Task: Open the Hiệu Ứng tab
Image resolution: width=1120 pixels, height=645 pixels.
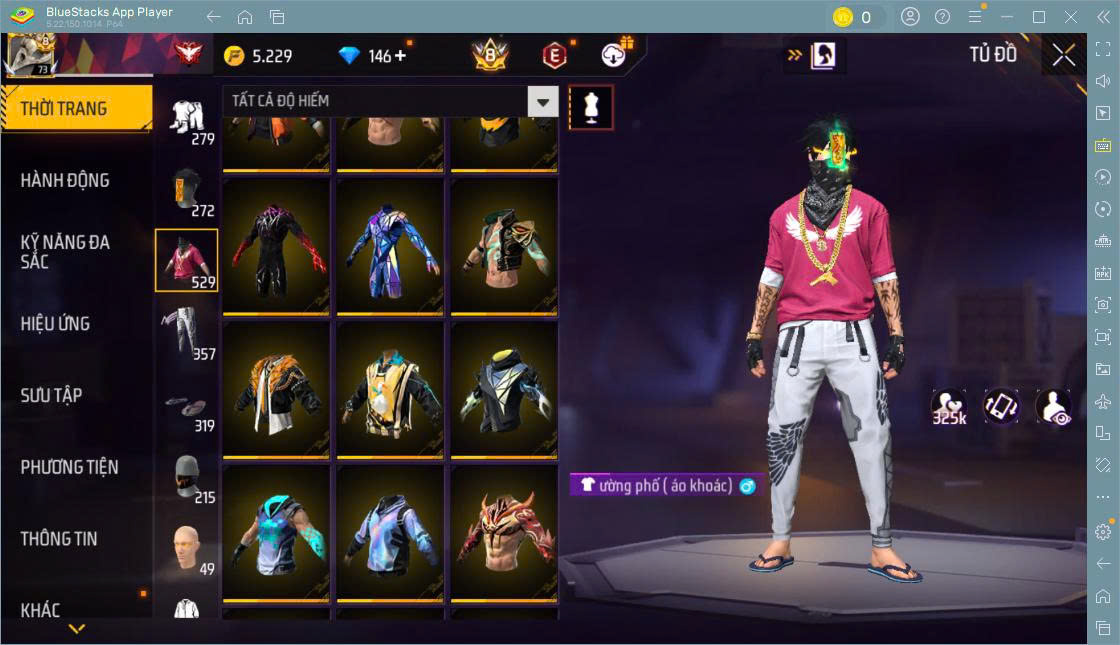Action: pos(56,324)
